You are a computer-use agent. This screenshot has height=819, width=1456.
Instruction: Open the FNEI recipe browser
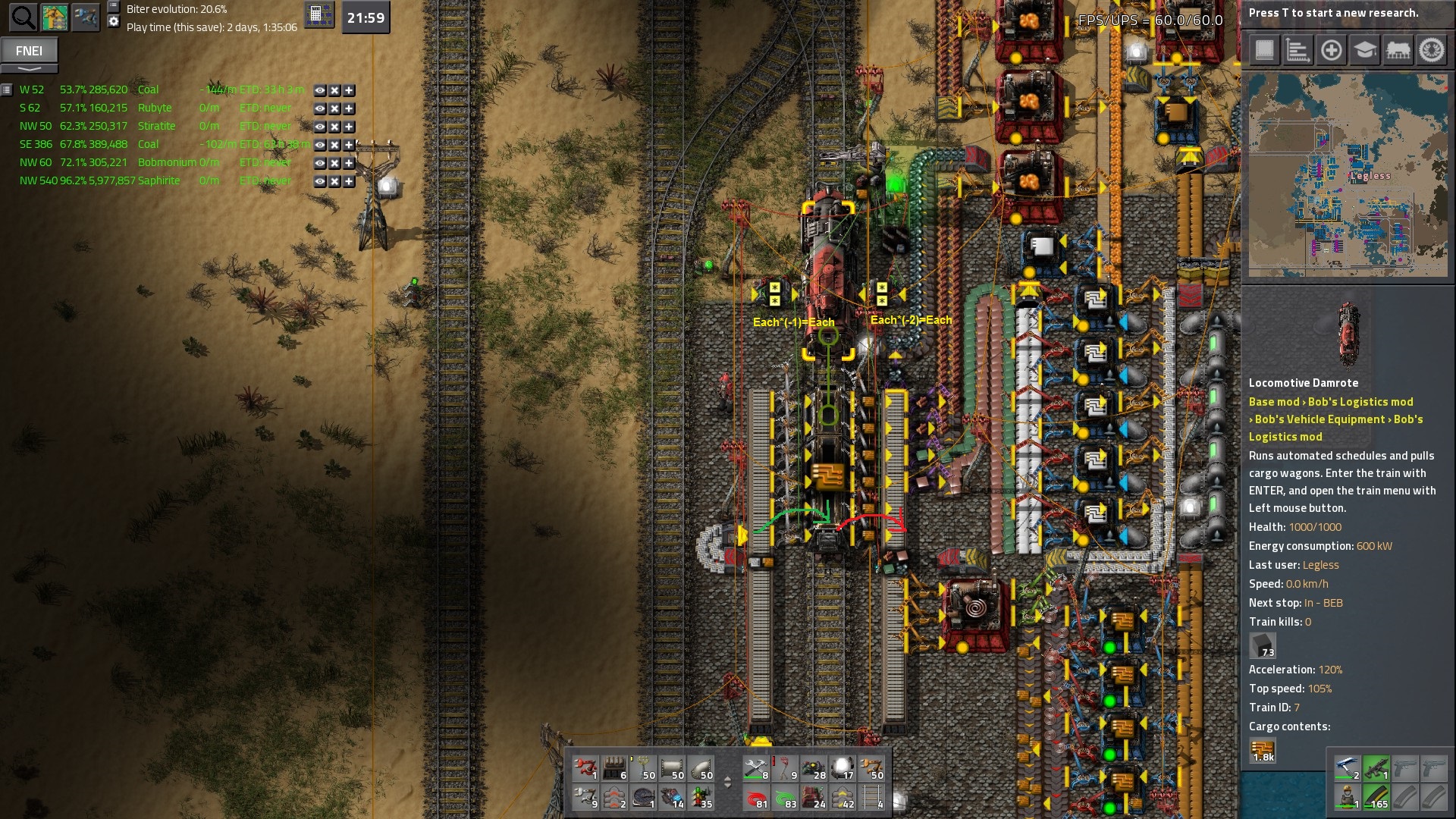pyautogui.click(x=29, y=51)
